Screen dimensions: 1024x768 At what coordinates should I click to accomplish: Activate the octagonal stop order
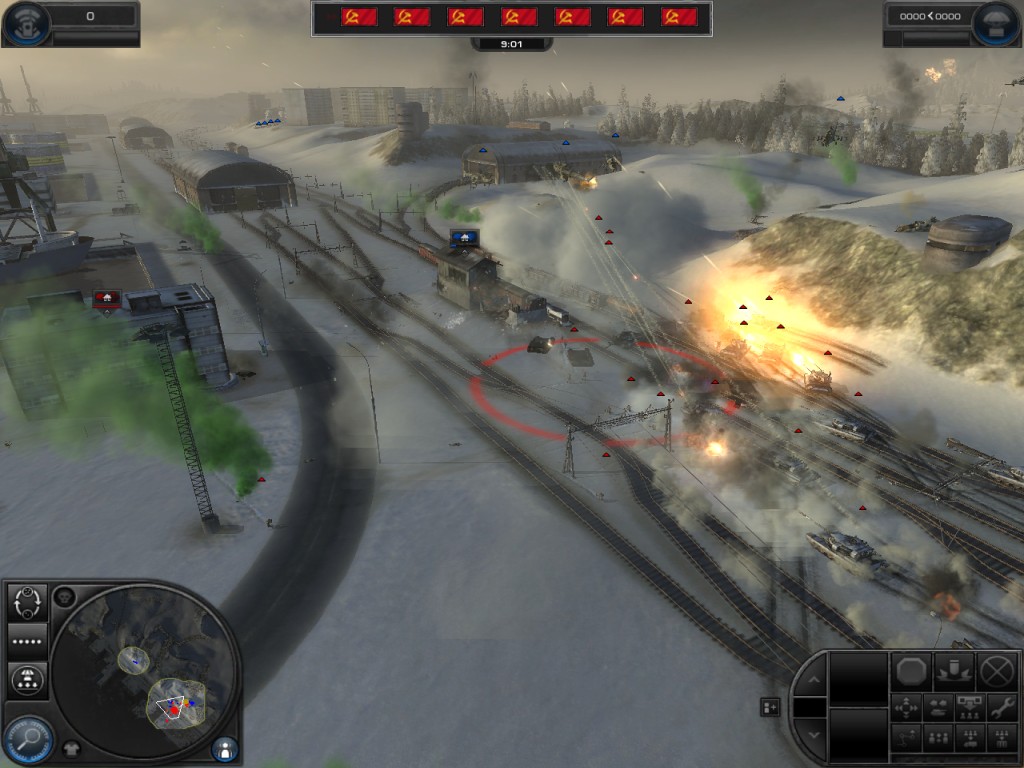910,671
